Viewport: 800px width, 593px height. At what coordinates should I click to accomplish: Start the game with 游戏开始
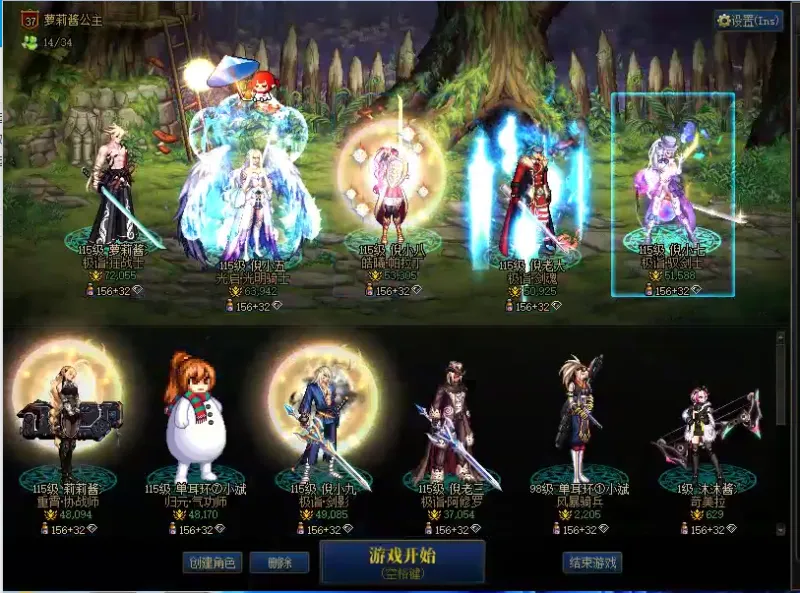coord(402,561)
